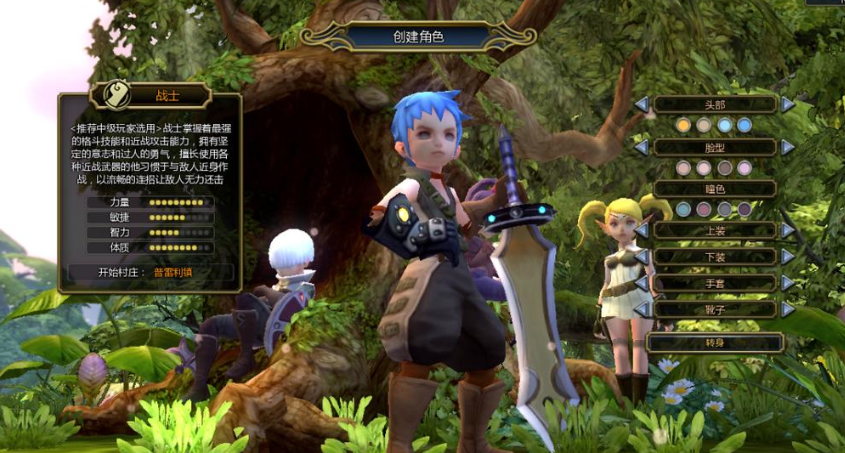The width and height of the screenshot is (845, 453).
Task: Choose the orange hair color swatch
Action: 684,125
